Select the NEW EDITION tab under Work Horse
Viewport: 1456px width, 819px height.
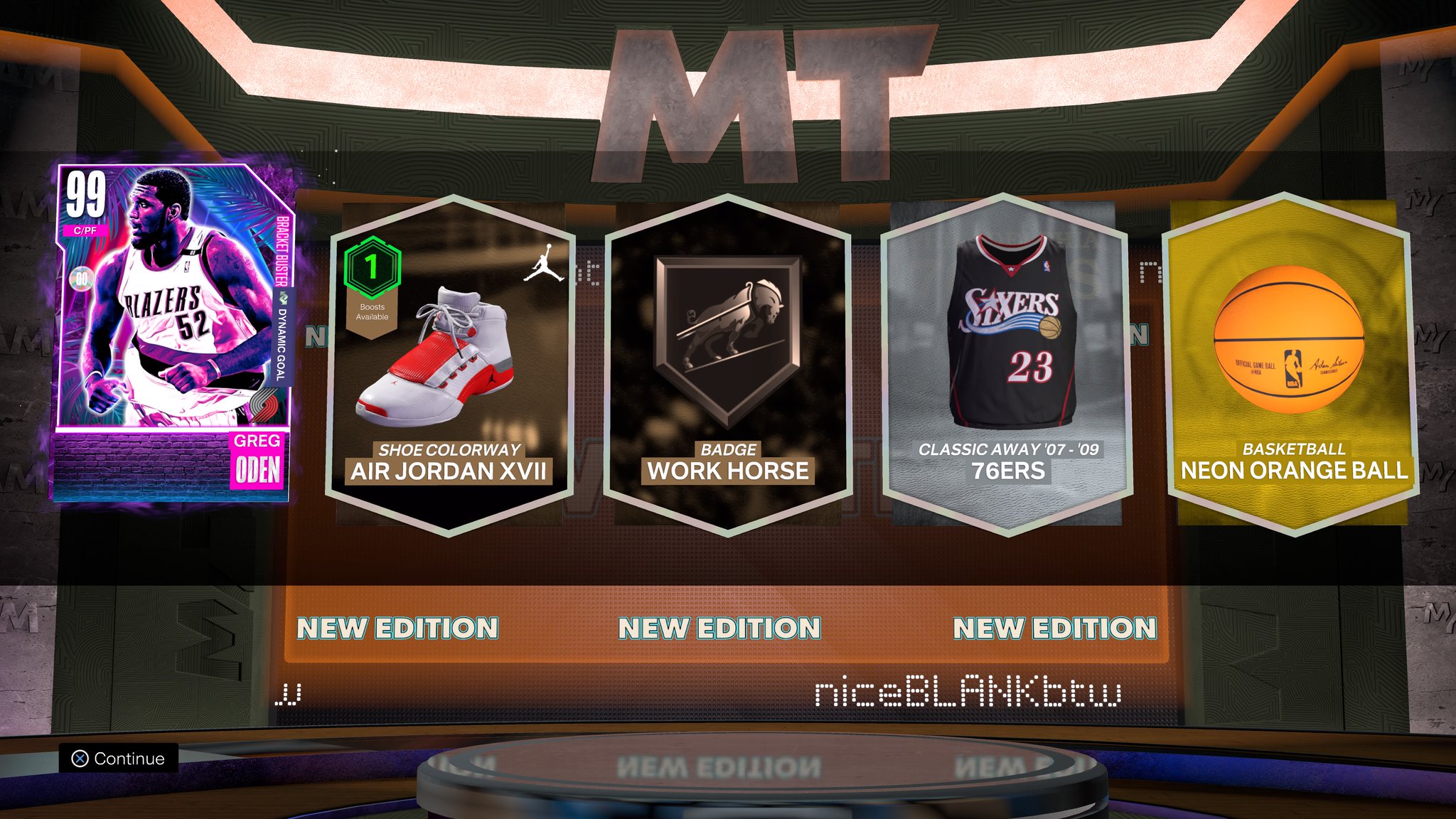click(719, 628)
